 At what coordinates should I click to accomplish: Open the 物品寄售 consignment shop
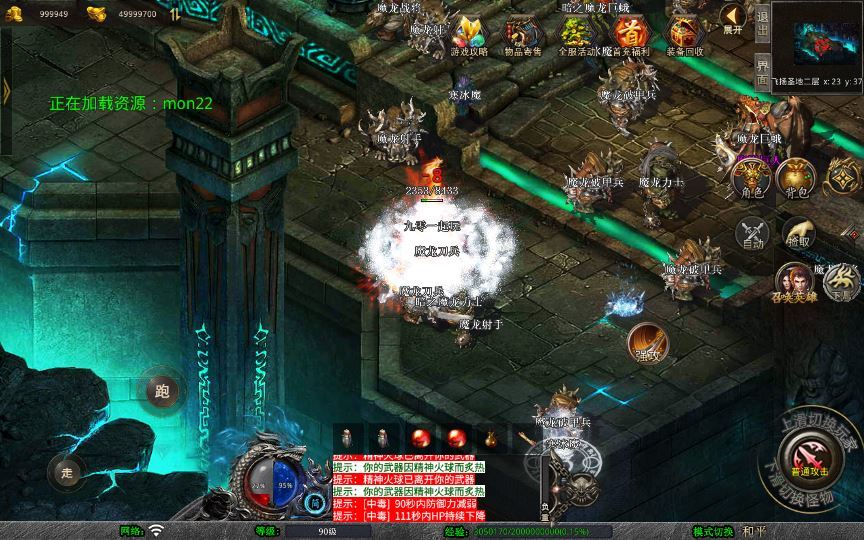click(520, 34)
